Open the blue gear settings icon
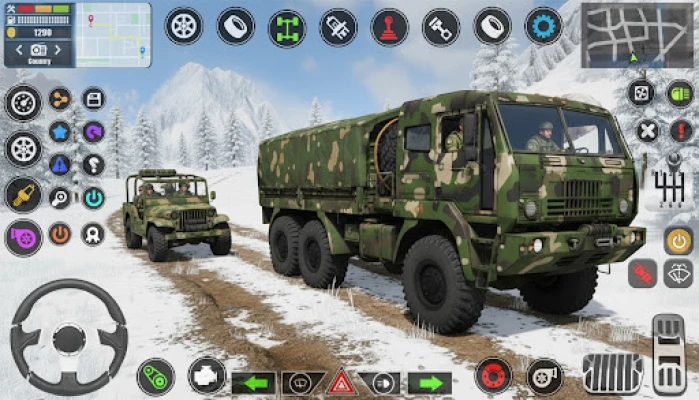The width and height of the screenshot is (699, 400). tap(543, 26)
